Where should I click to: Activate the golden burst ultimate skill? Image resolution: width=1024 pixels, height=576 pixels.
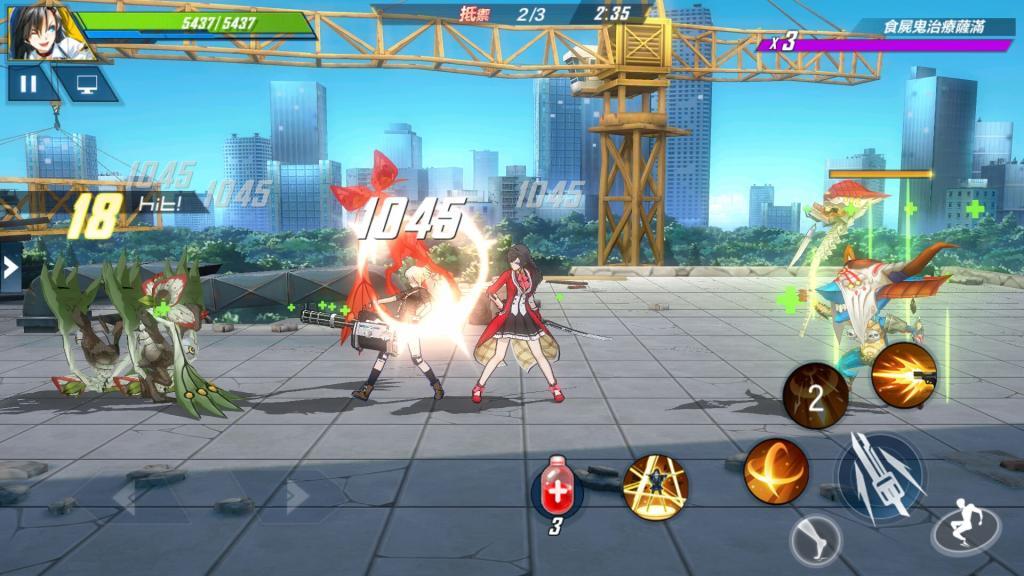655,487
